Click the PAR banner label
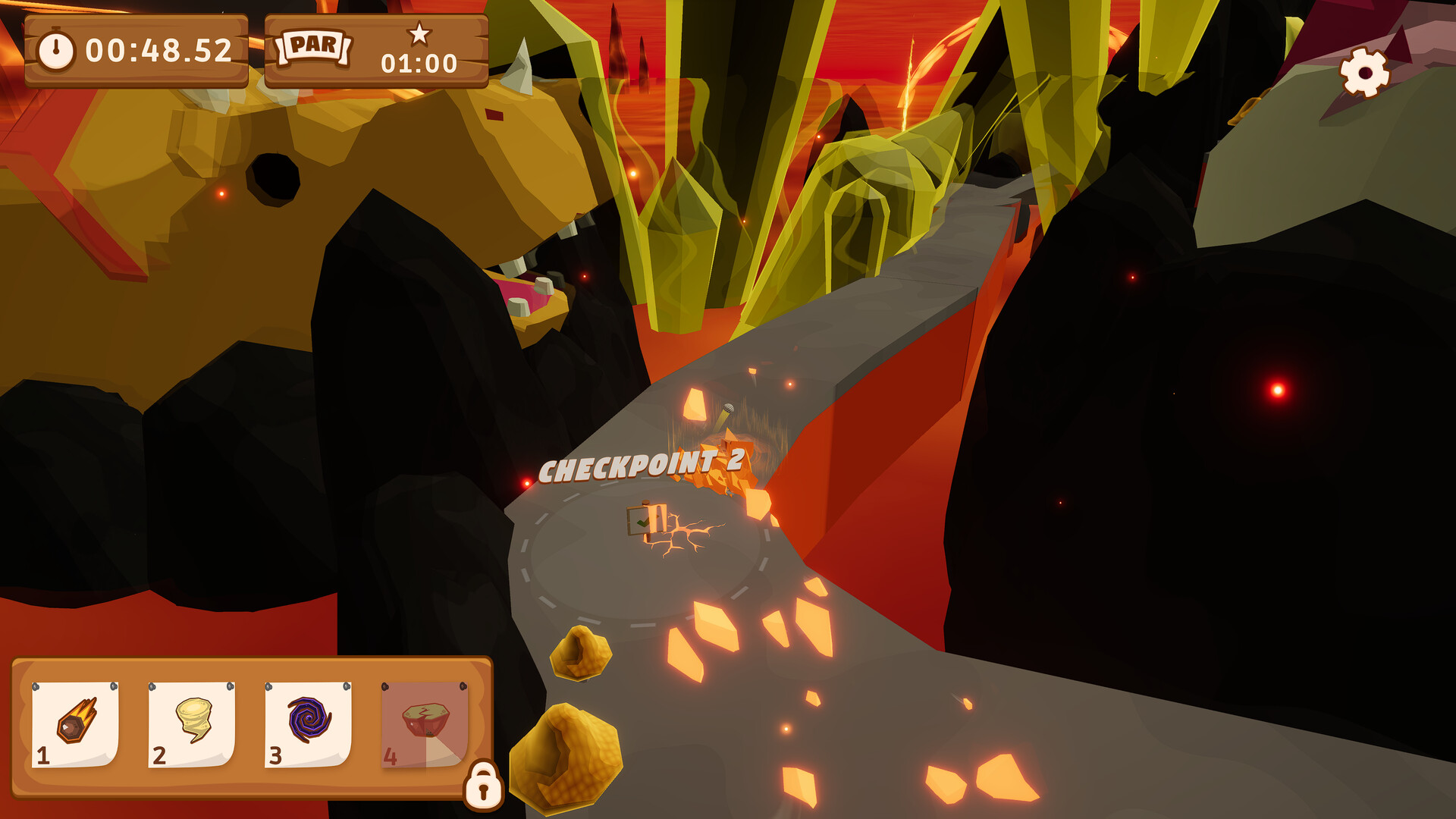The image size is (1456, 819). coord(315,47)
